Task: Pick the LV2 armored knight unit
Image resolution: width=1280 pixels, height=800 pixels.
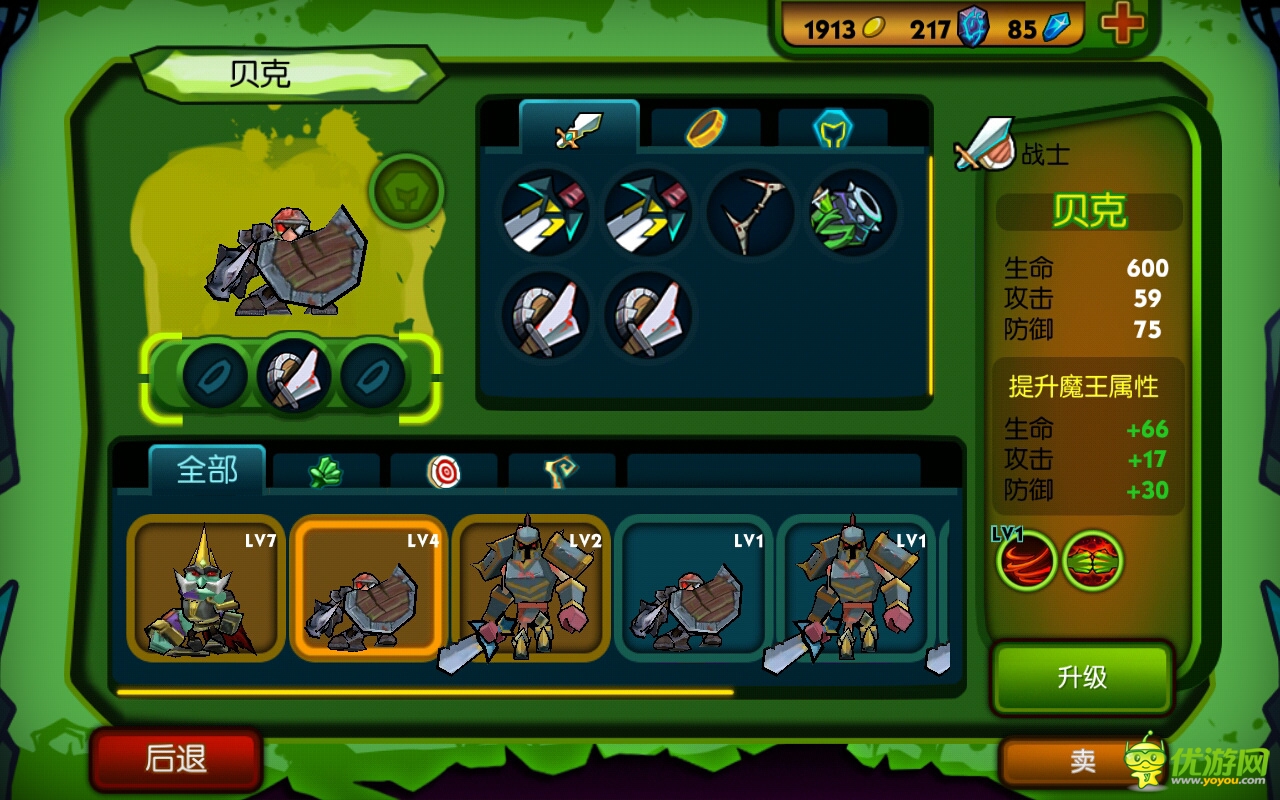Action: (x=531, y=589)
